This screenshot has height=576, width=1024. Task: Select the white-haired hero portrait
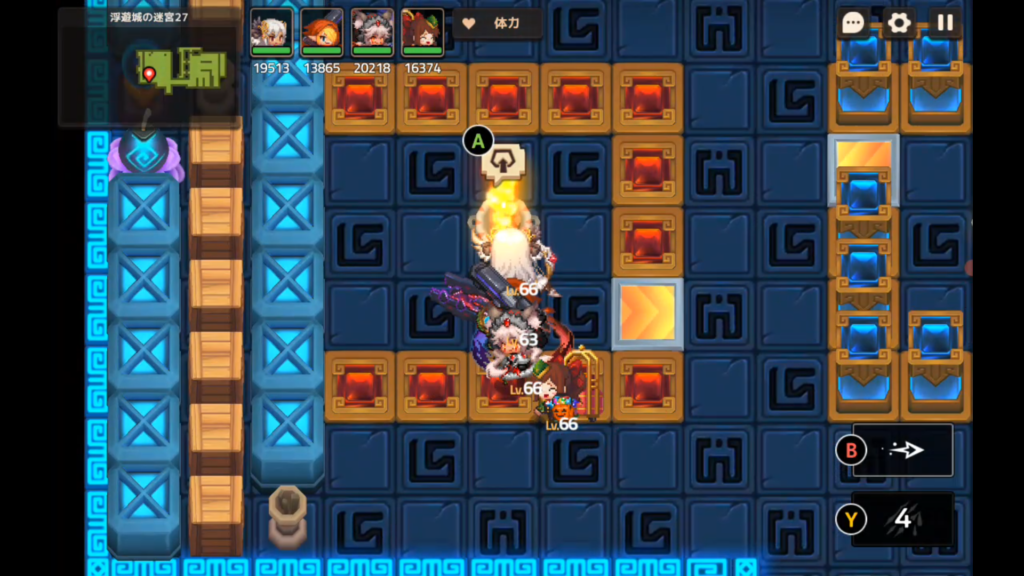tap(271, 33)
